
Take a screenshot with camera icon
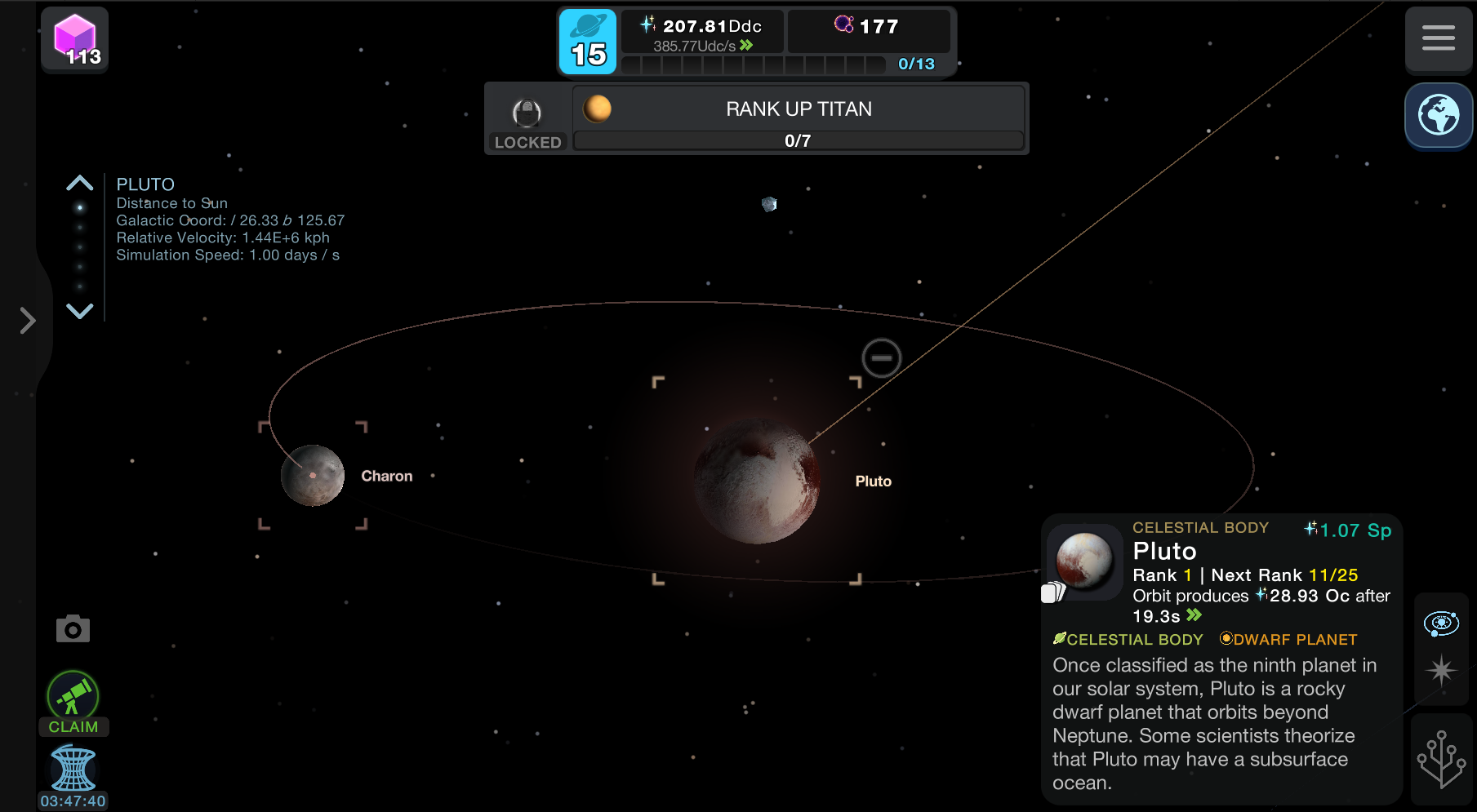point(73,629)
